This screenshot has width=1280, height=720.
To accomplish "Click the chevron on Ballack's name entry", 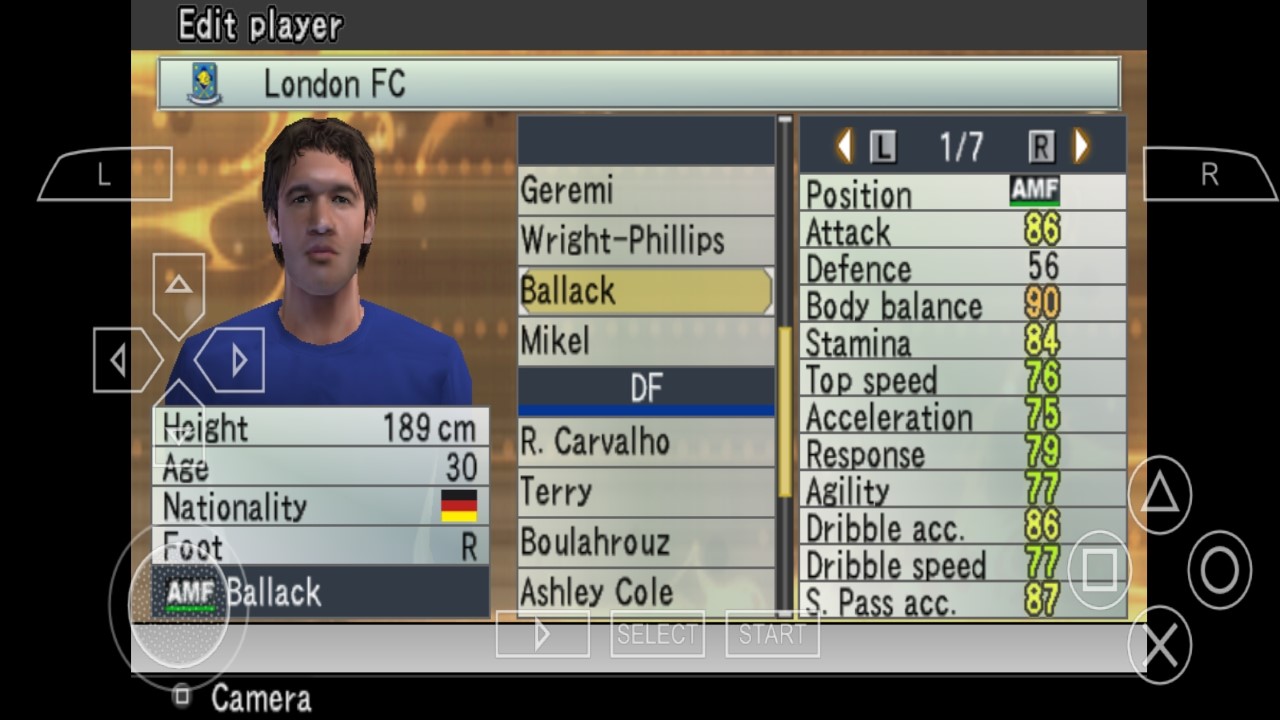I will pyautogui.click(x=768, y=291).
